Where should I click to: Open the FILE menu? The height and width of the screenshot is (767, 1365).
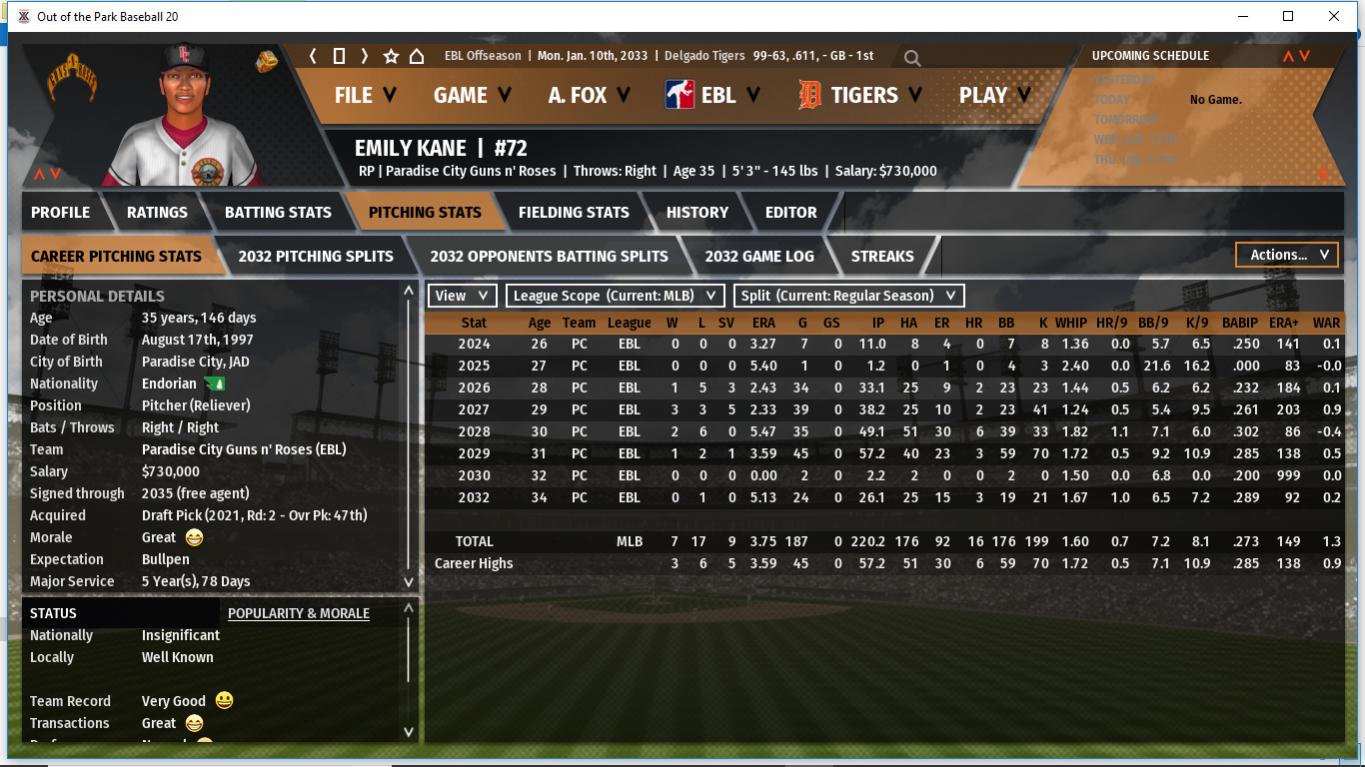(364, 95)
